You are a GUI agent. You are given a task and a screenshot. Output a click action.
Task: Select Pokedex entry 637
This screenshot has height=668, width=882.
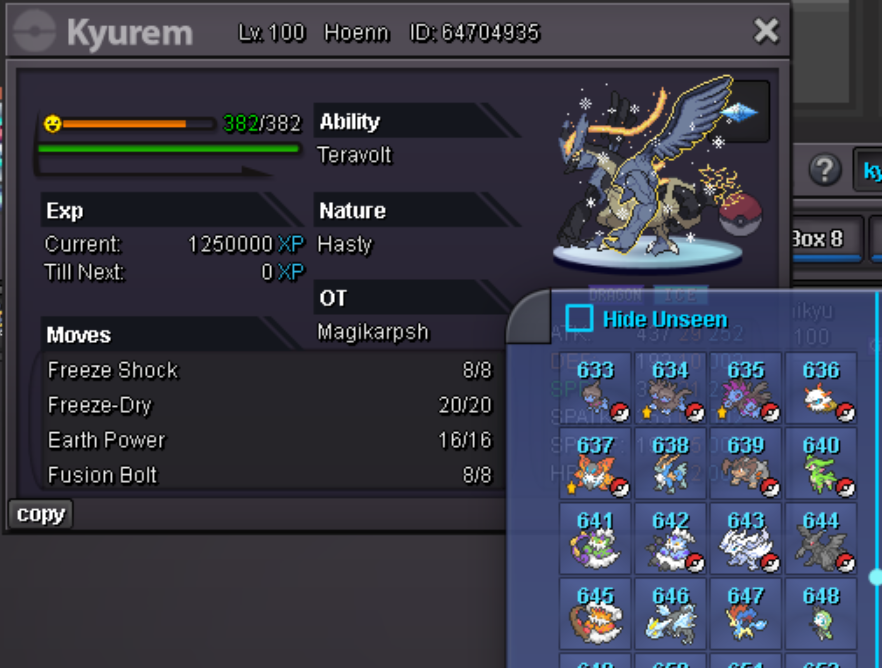595,462
